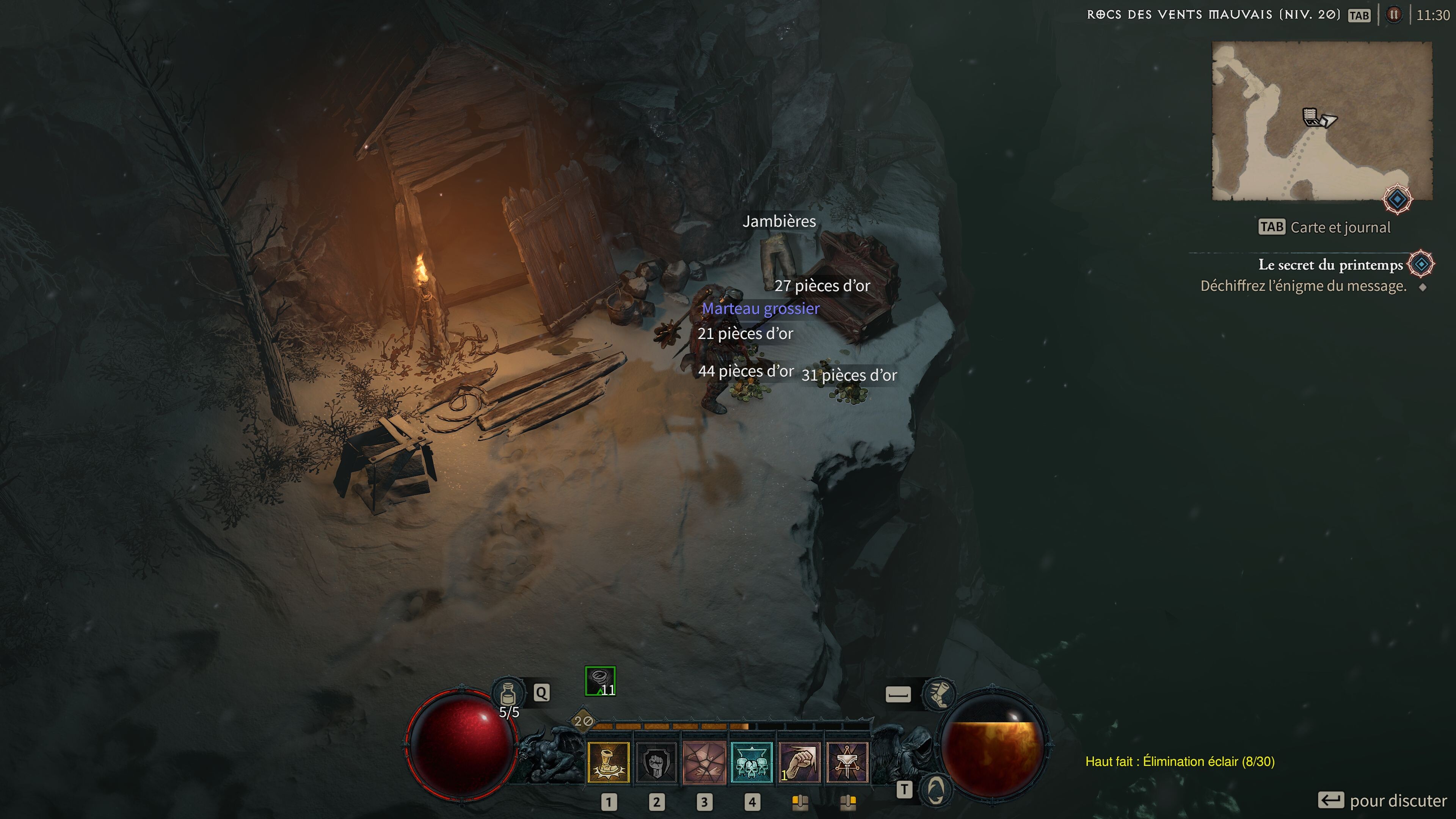Pick up the Marteau grossier loot label
The width and height of the screenshot is (1456, 819).
pyautogui.click(x=760, y=309)
